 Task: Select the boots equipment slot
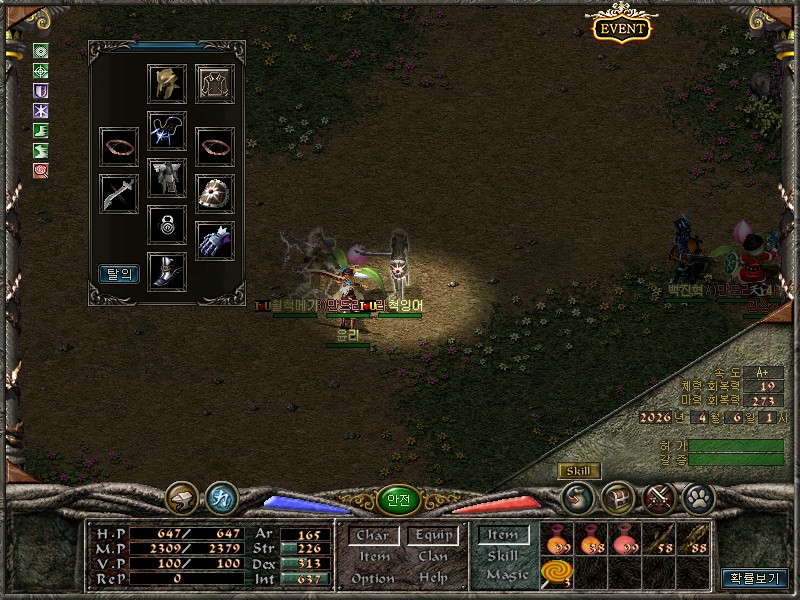pyautogui.click(x=167, y=271)
